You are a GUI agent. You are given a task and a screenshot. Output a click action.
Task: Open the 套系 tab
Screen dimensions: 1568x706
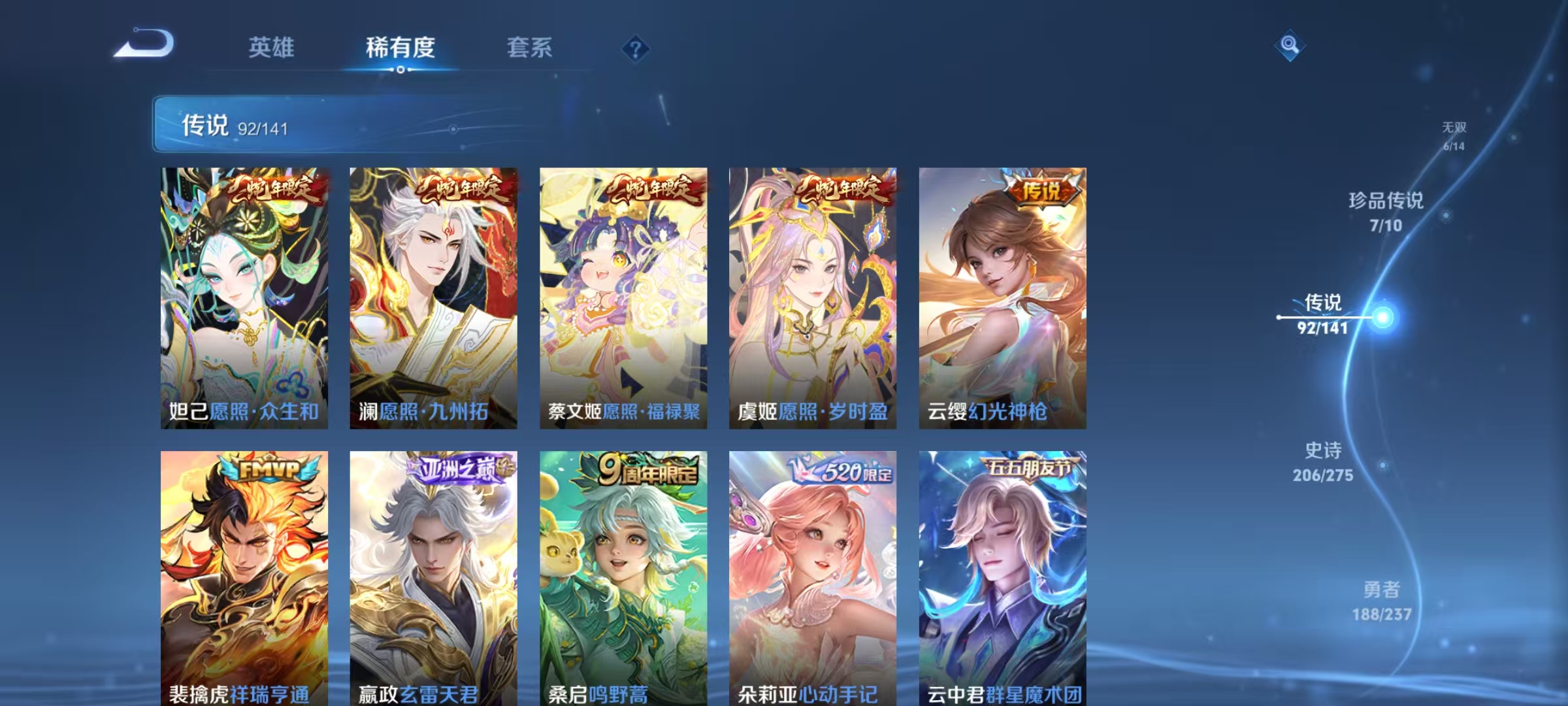(529, 47)
